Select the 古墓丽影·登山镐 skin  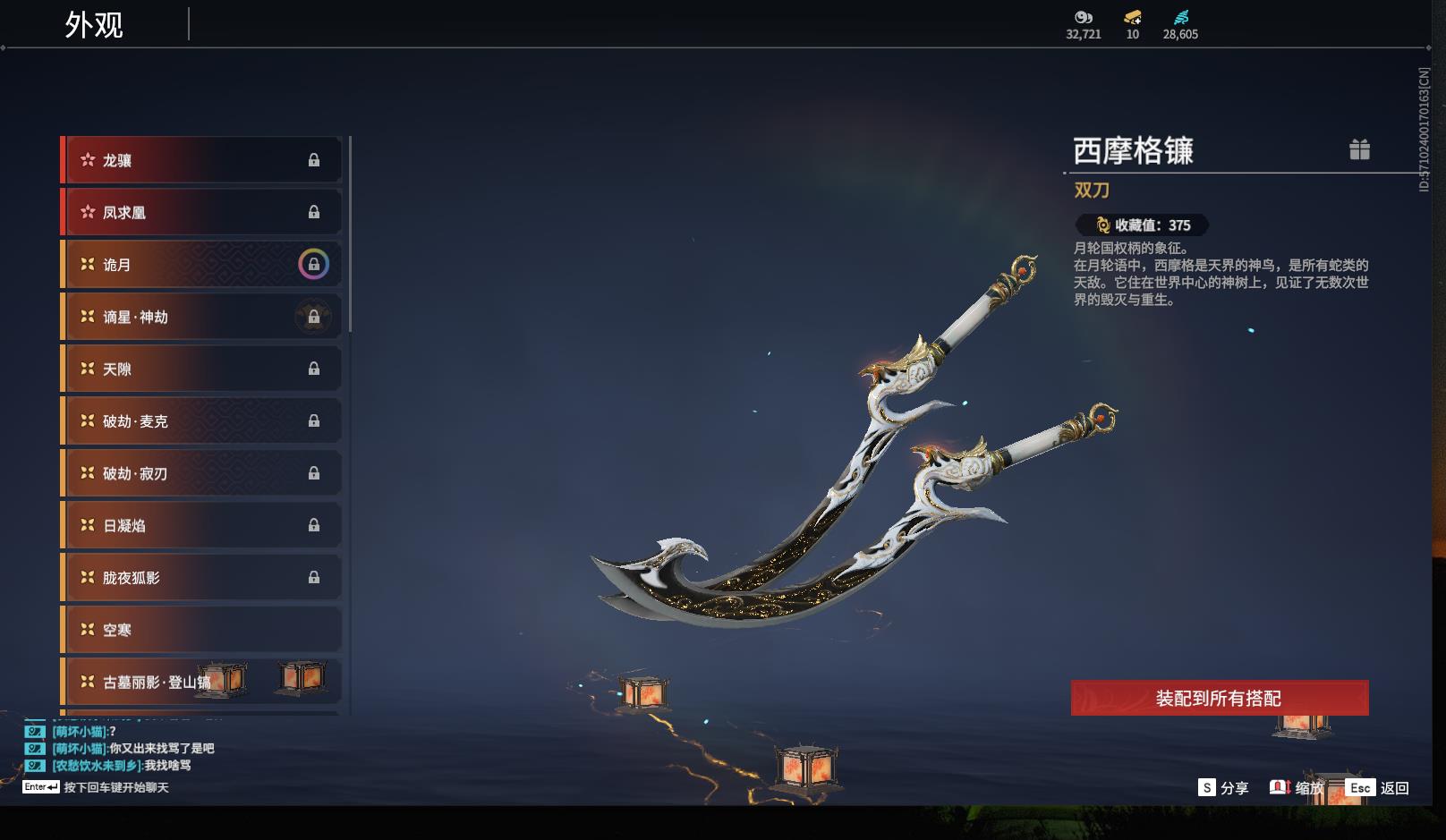pyautogui.click(x=201, y=682)
